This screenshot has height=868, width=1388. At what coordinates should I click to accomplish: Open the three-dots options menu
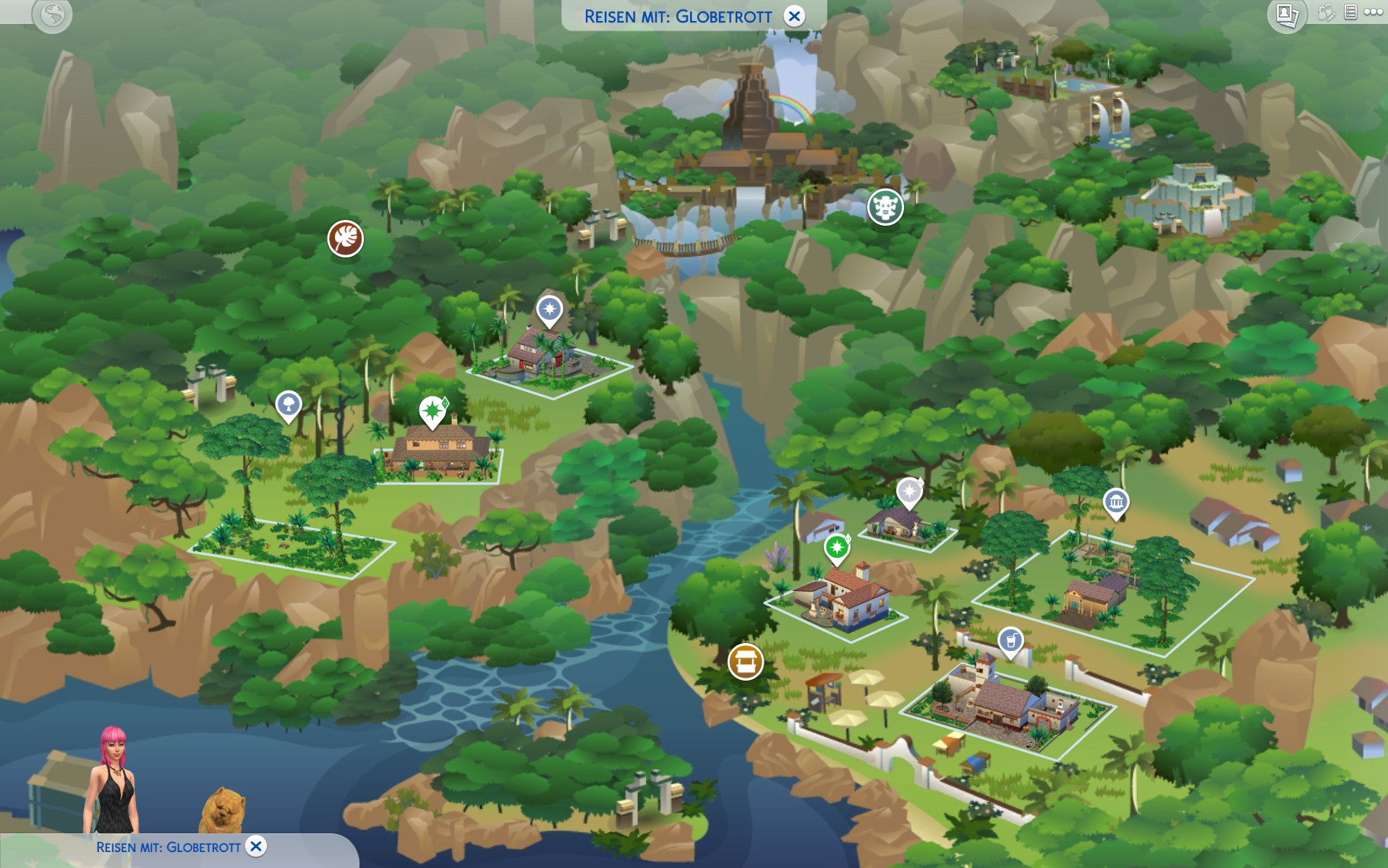point(1373,12)
